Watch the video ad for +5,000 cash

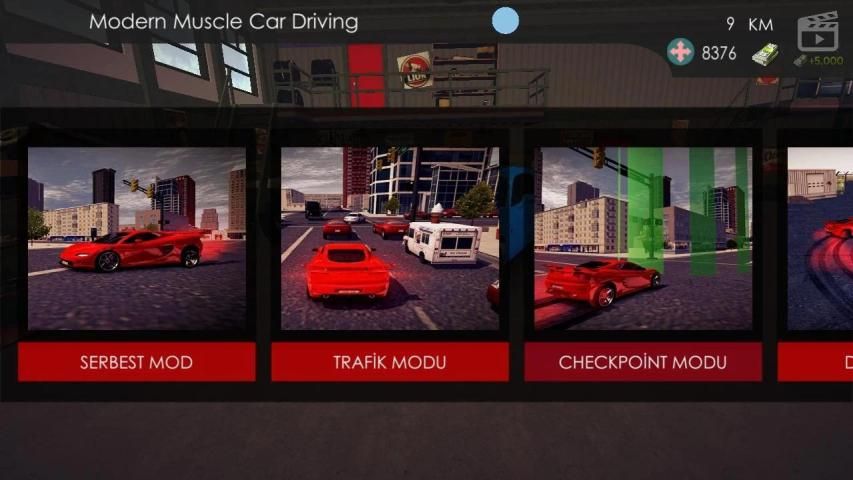click(x=817, y=39)
